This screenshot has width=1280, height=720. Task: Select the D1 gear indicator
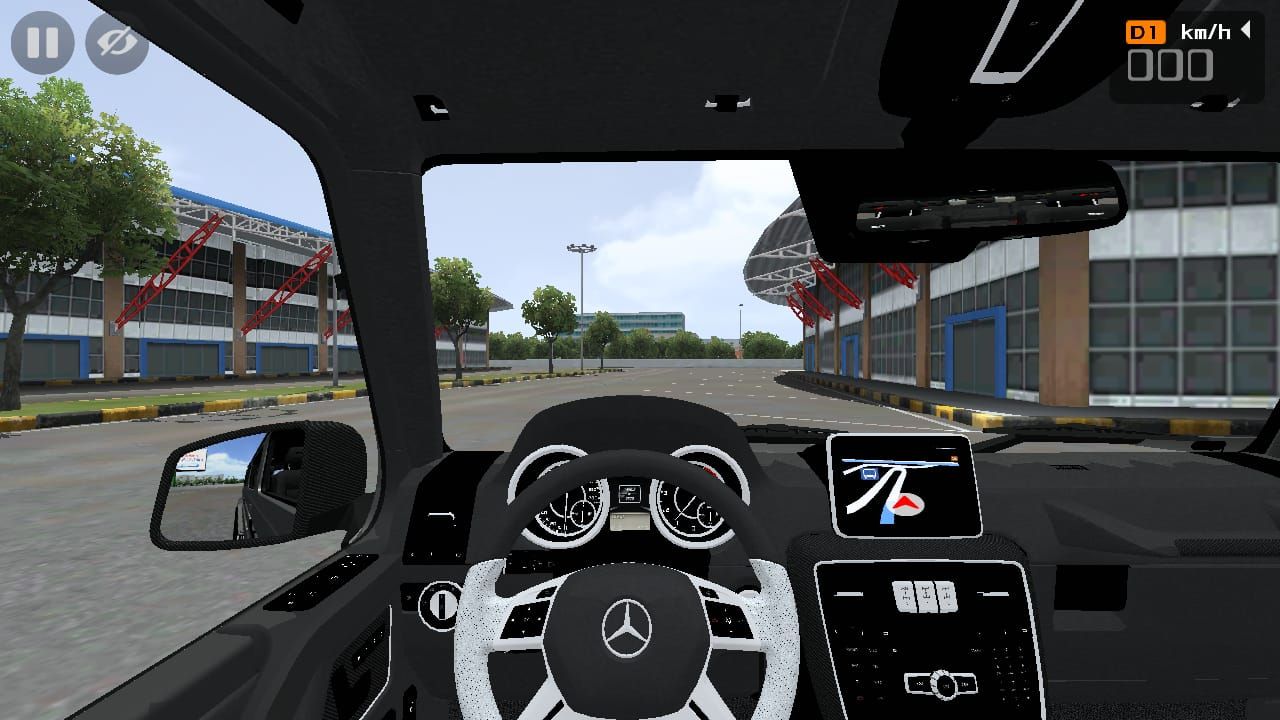[1146, 32]
